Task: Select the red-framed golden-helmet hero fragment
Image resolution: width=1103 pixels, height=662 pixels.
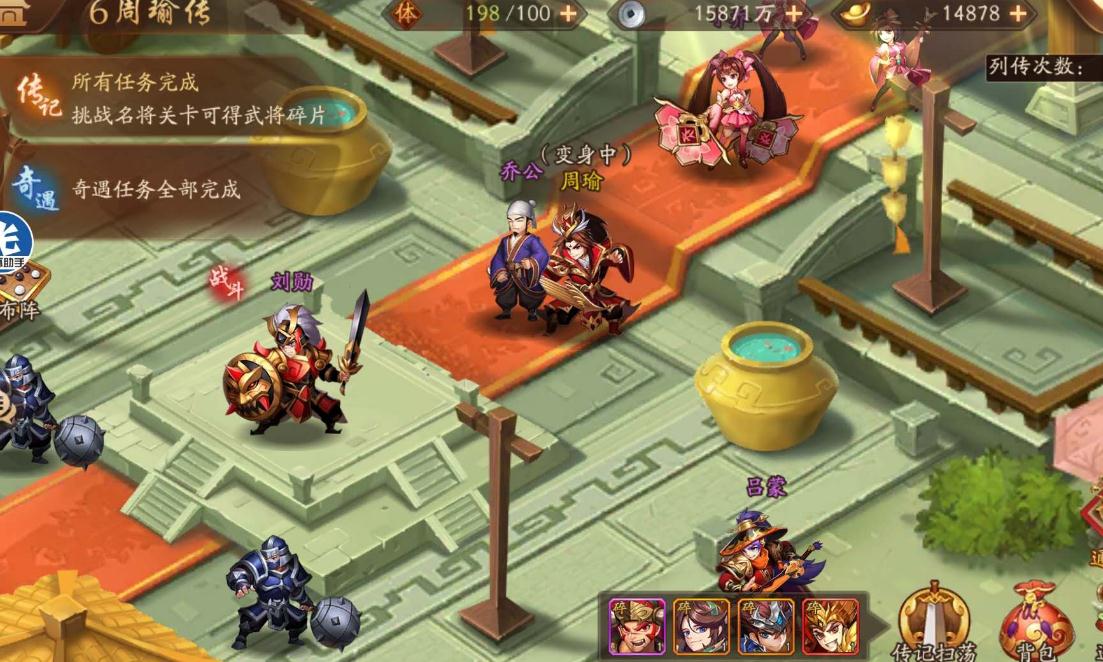Action: [x=830, y=626]
